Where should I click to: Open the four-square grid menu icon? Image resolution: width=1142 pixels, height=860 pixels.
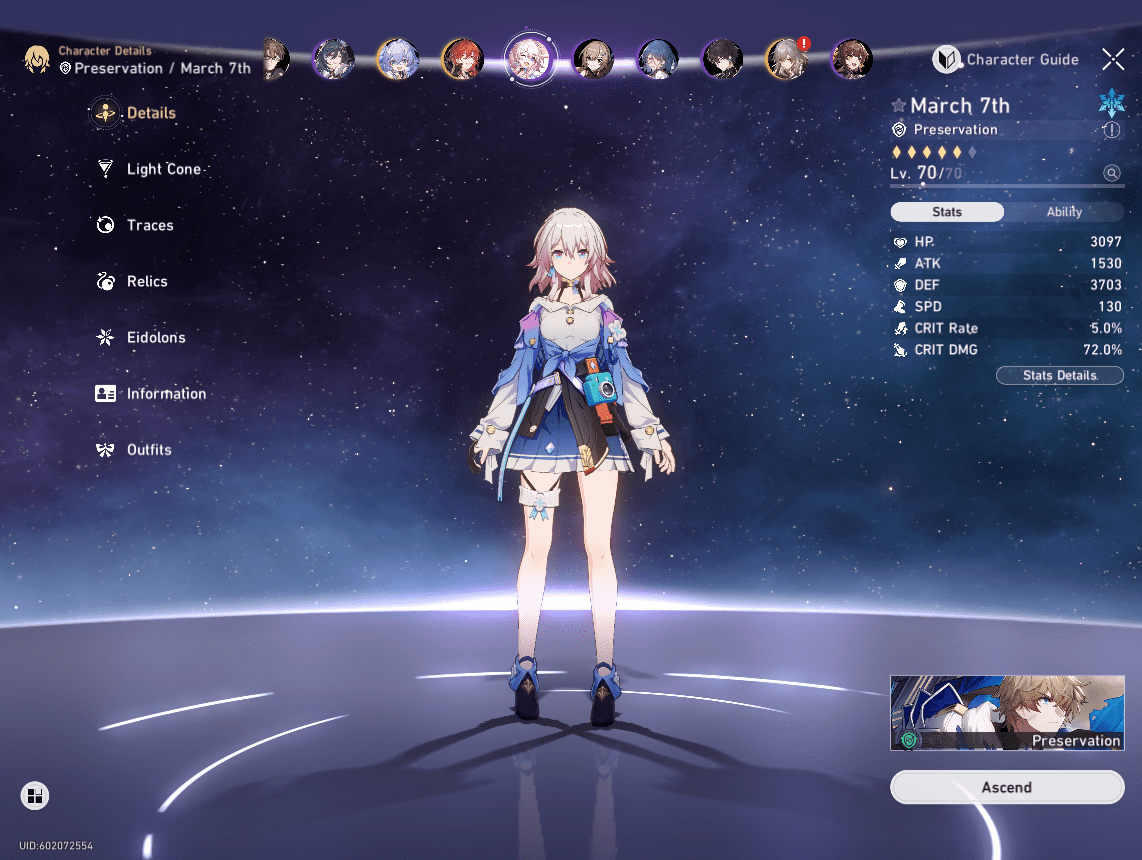click(x=35, y=796)
